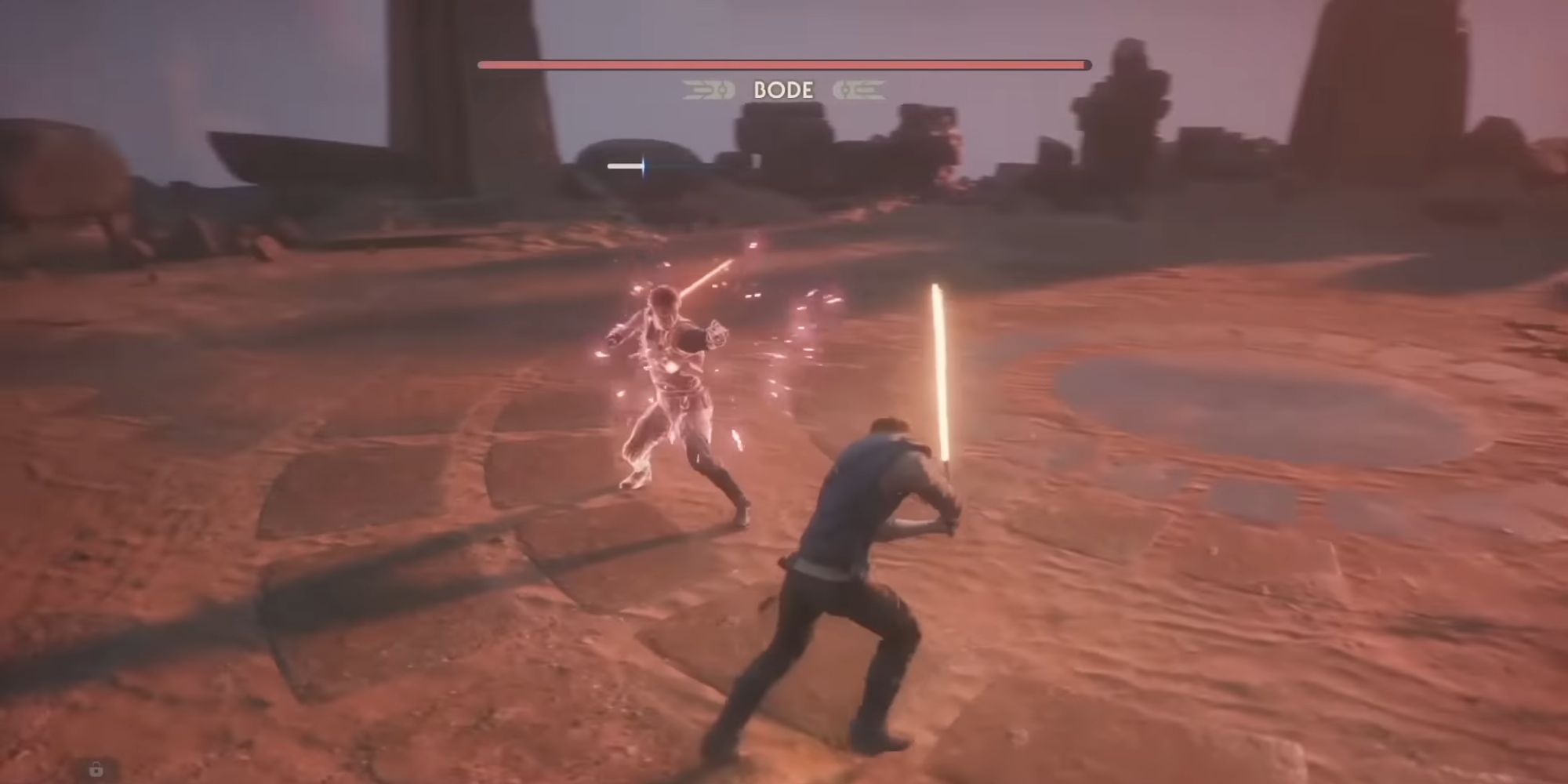The width and height of the screenshot is (1568, 784).
Task: Click the red boss health bar
Action: pos(784,64)
